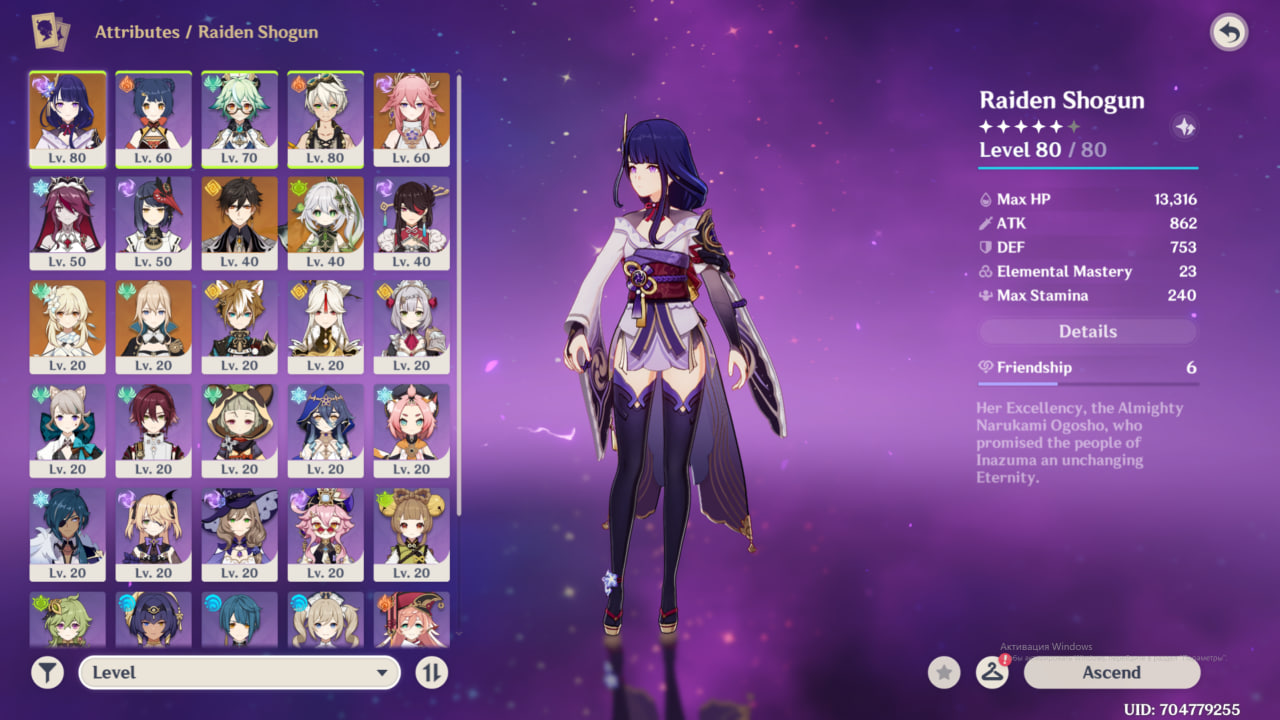Image resolution: width=1280 pixels, height=720 pixels.
Task: Select the Zhongli character tile
Action: pos(239,223)
